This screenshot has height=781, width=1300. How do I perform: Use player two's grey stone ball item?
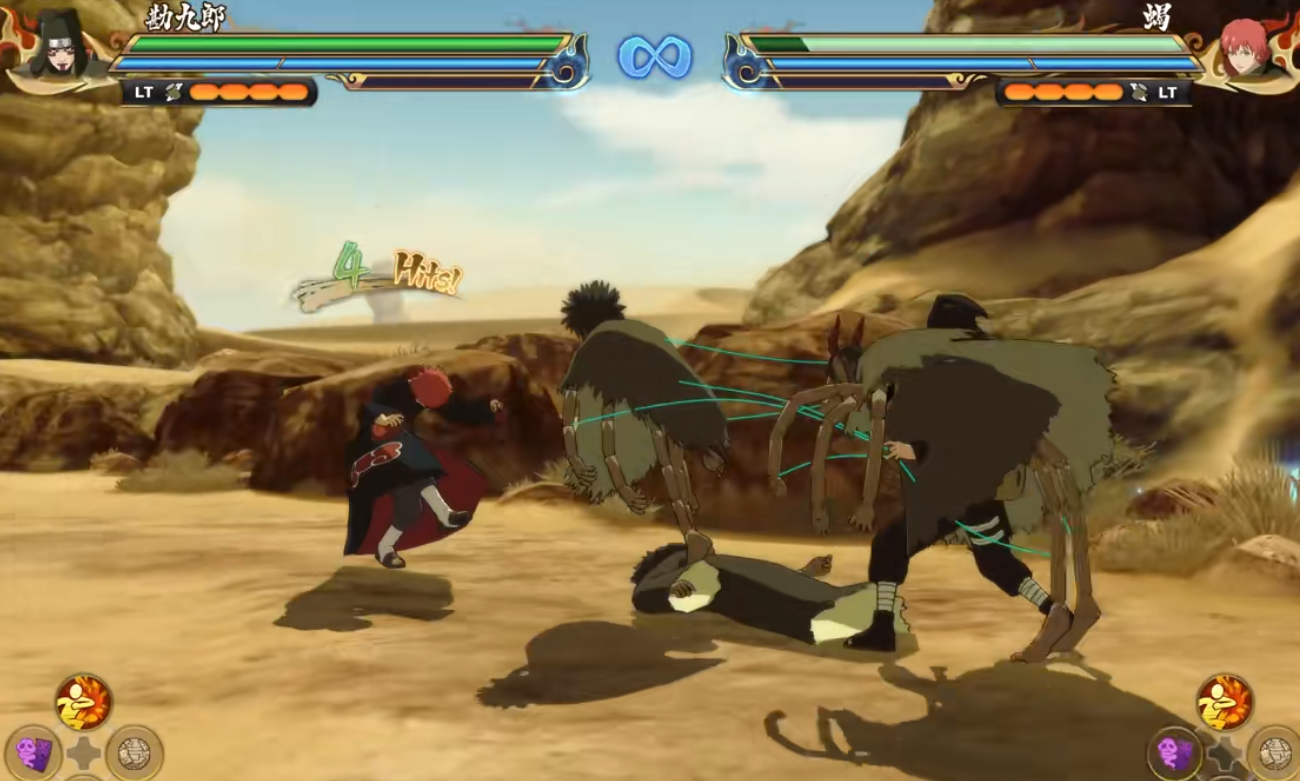[1274, 753]
